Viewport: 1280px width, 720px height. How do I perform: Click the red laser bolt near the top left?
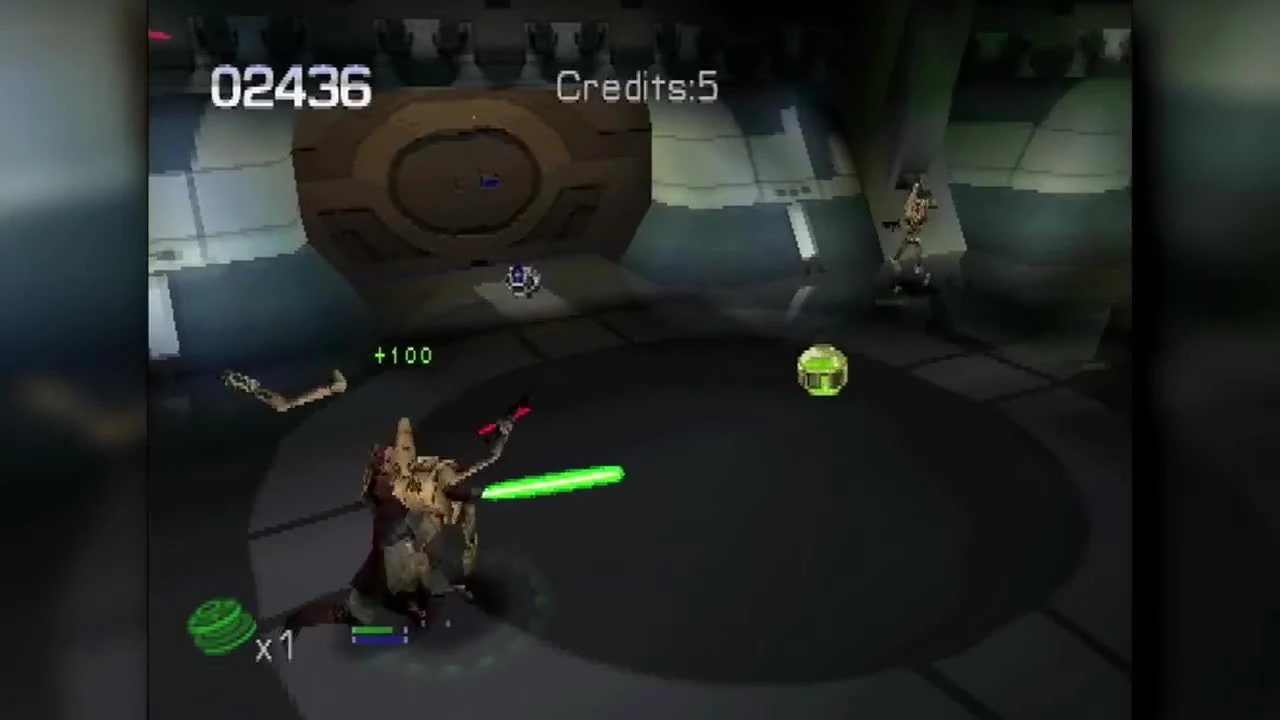[x=160, y=36]
